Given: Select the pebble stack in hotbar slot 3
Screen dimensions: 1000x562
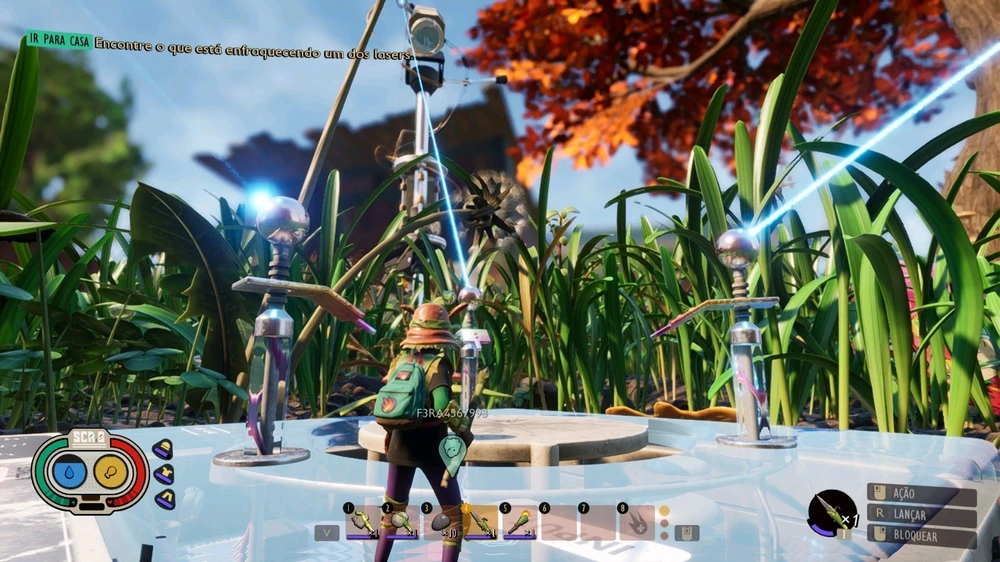Looking at the screenshot, I should coord(440,523).
